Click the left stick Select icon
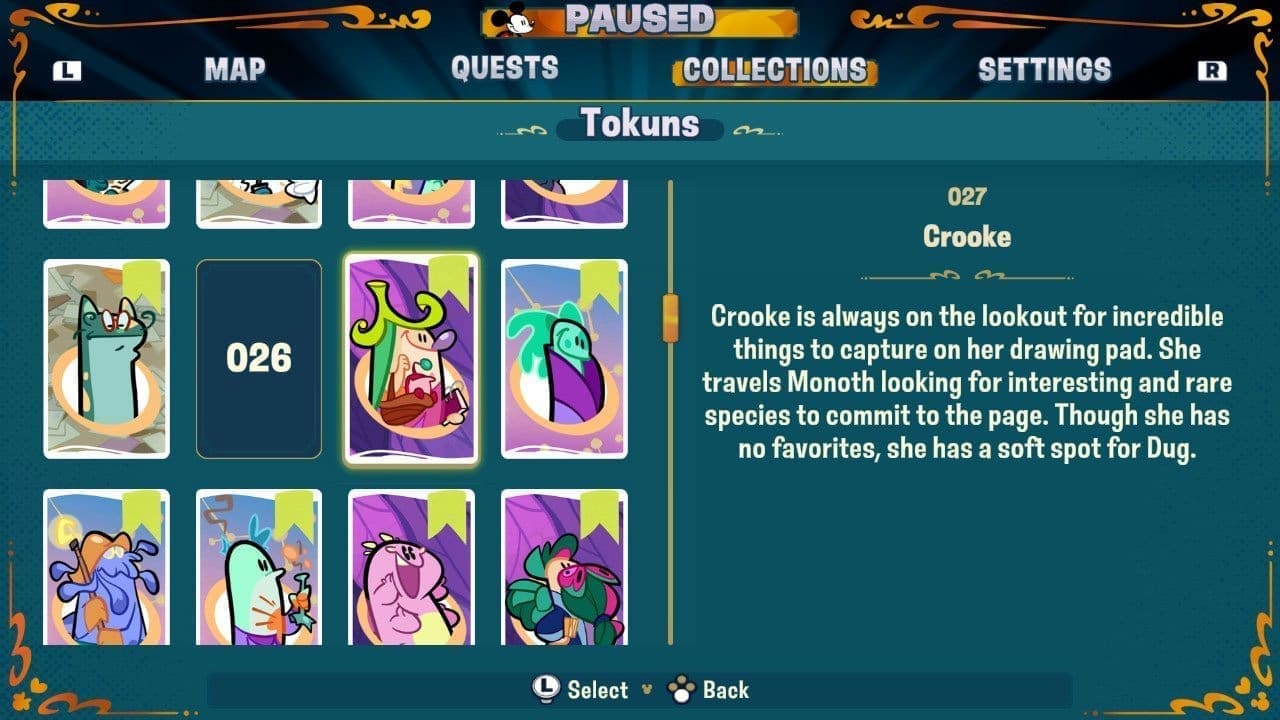The height and width of the screenshot is (720, 1280). click(544, 690)
